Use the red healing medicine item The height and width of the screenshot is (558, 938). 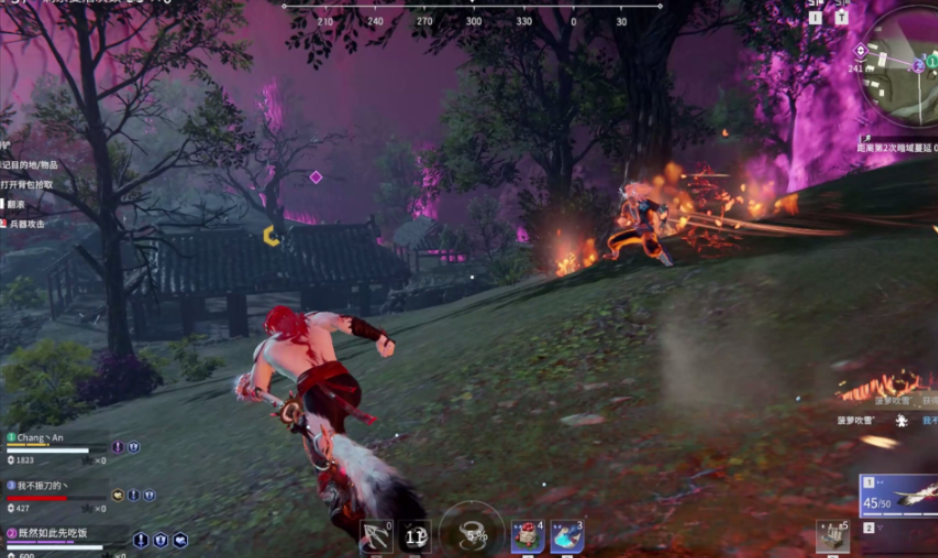[527, 537]
